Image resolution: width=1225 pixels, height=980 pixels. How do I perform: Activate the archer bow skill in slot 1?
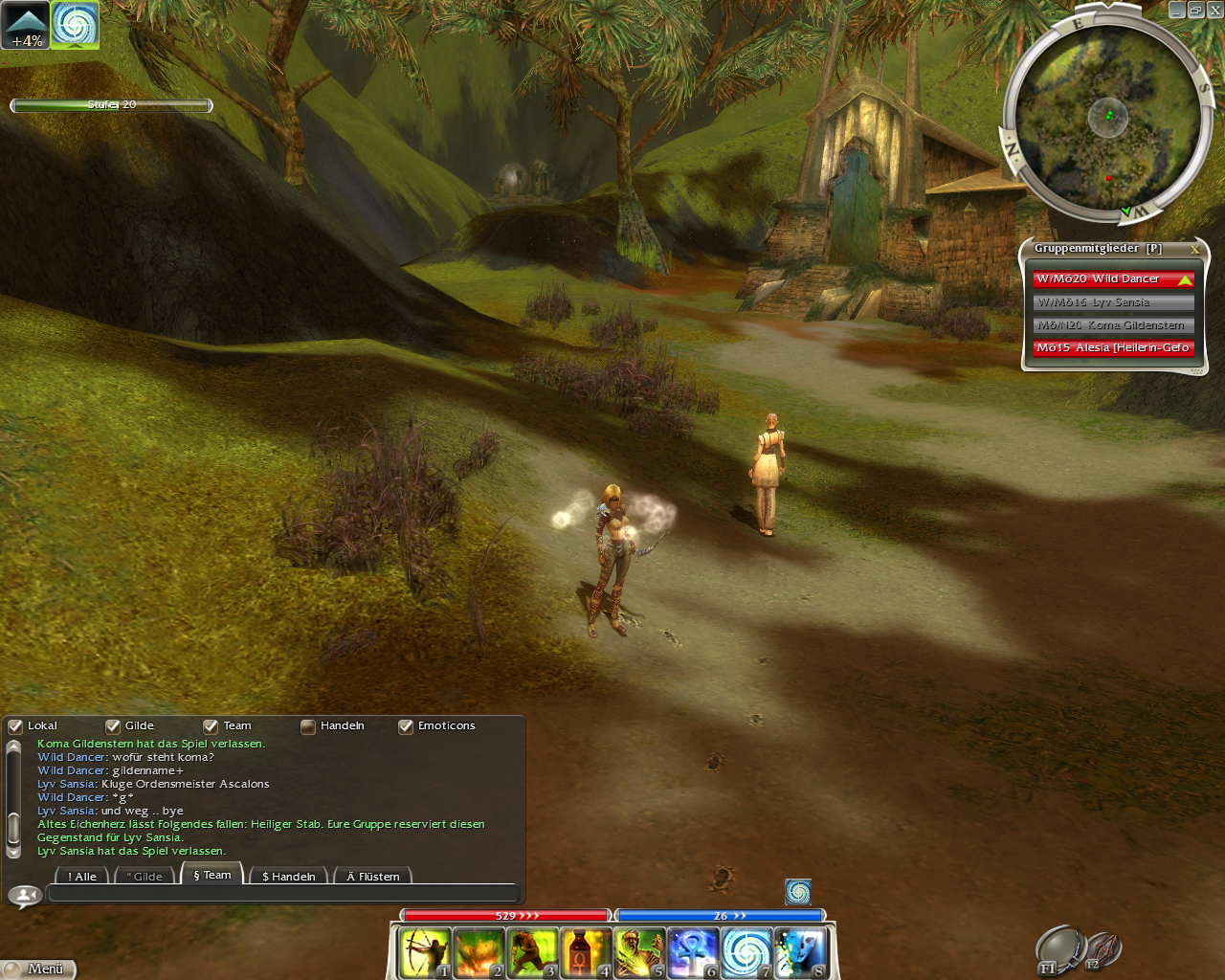point(424,952)
